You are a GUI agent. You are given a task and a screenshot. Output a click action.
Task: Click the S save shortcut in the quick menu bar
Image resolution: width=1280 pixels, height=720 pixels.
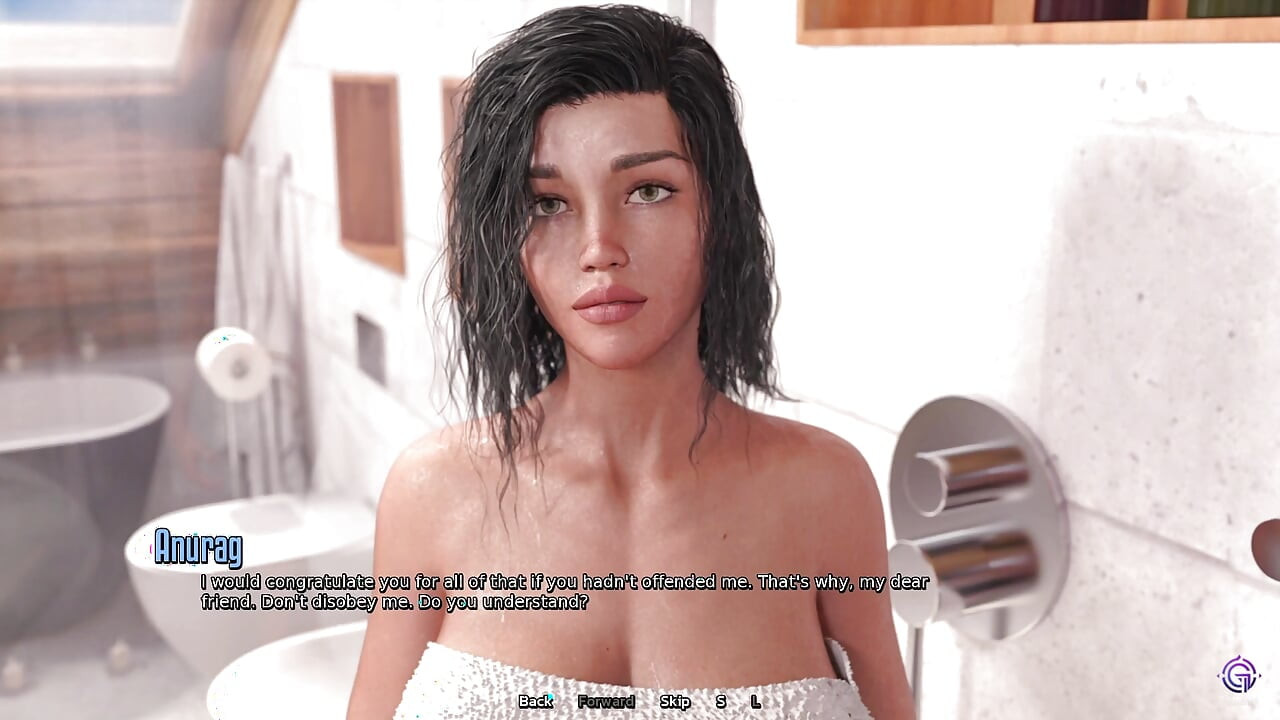720,702
